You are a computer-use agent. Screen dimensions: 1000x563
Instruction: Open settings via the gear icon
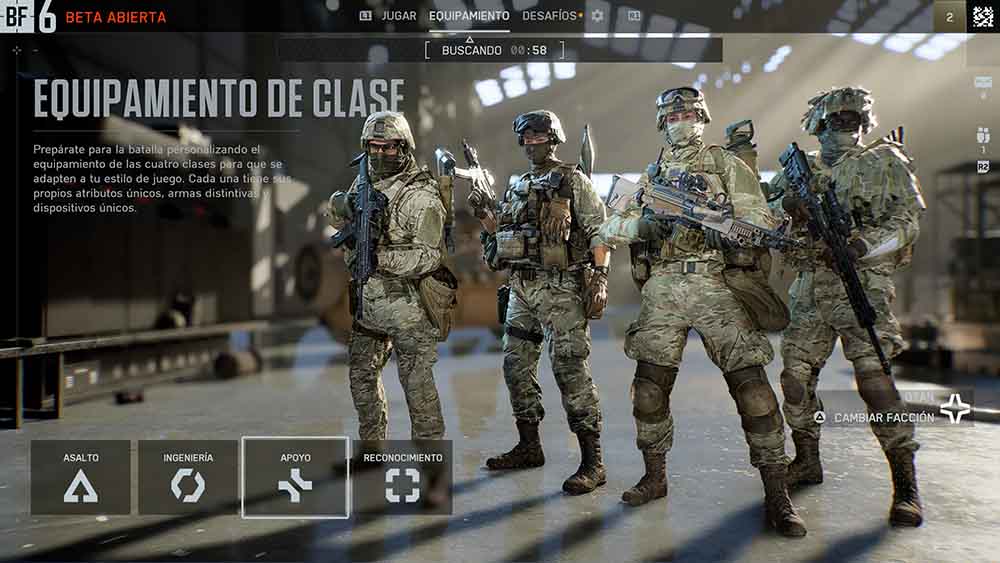tap(598, 16)
